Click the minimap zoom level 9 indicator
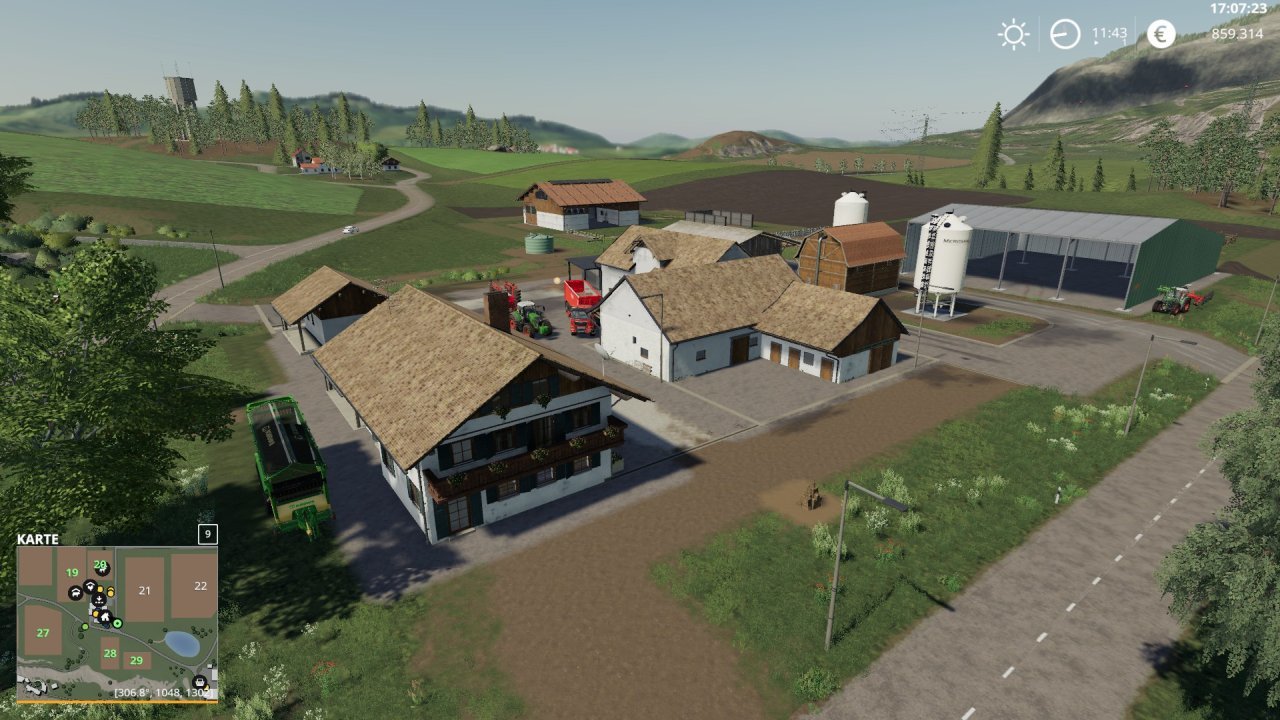 pyautogui.click(x=206, y=535)
